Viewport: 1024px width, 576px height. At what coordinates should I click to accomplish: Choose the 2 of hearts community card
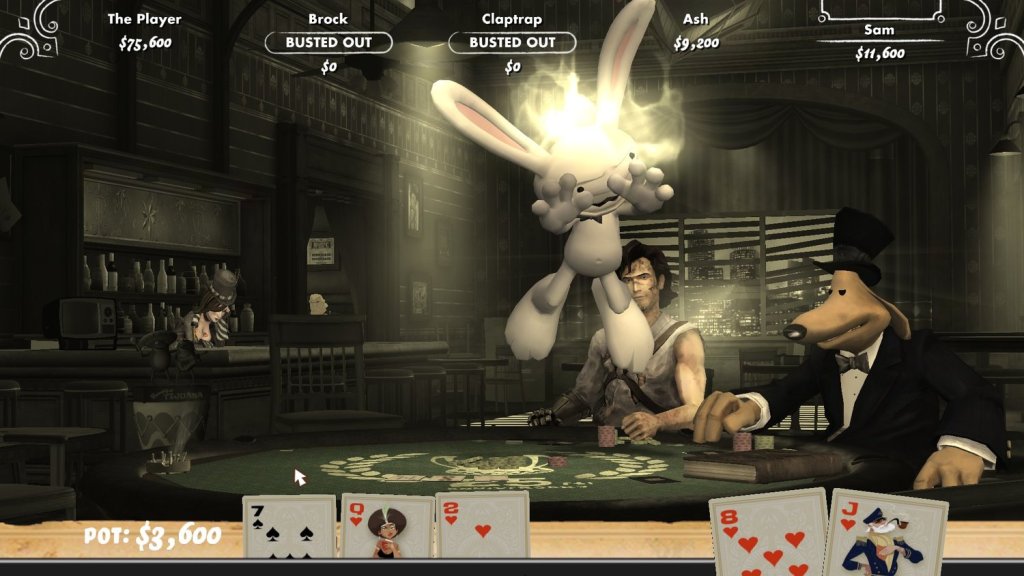tap(482, 526)
